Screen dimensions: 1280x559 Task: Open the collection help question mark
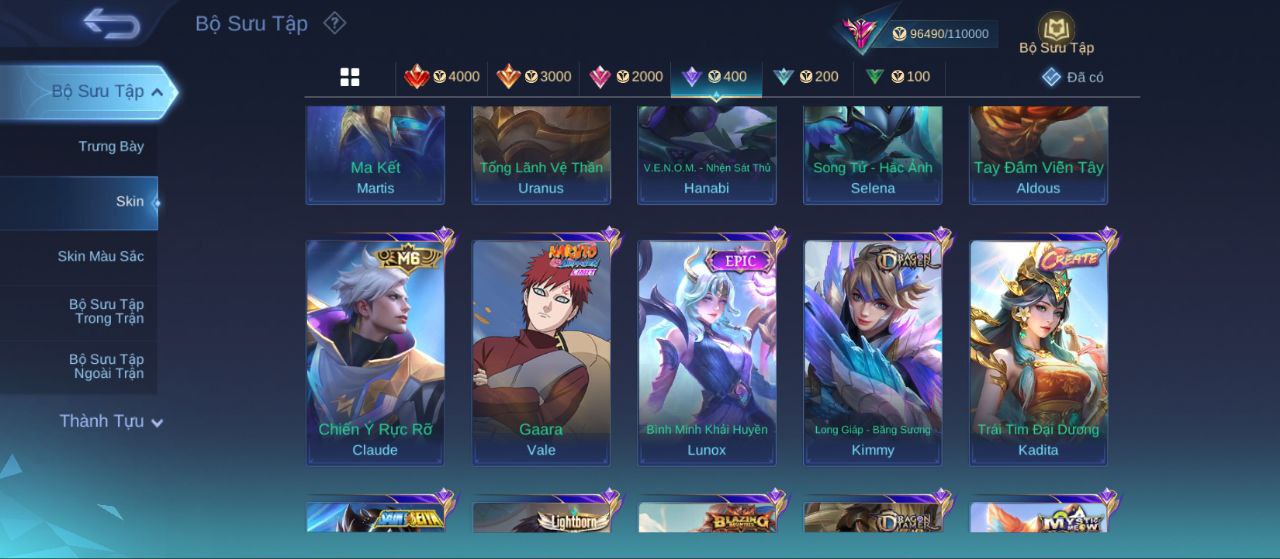(x=335, y=23)
